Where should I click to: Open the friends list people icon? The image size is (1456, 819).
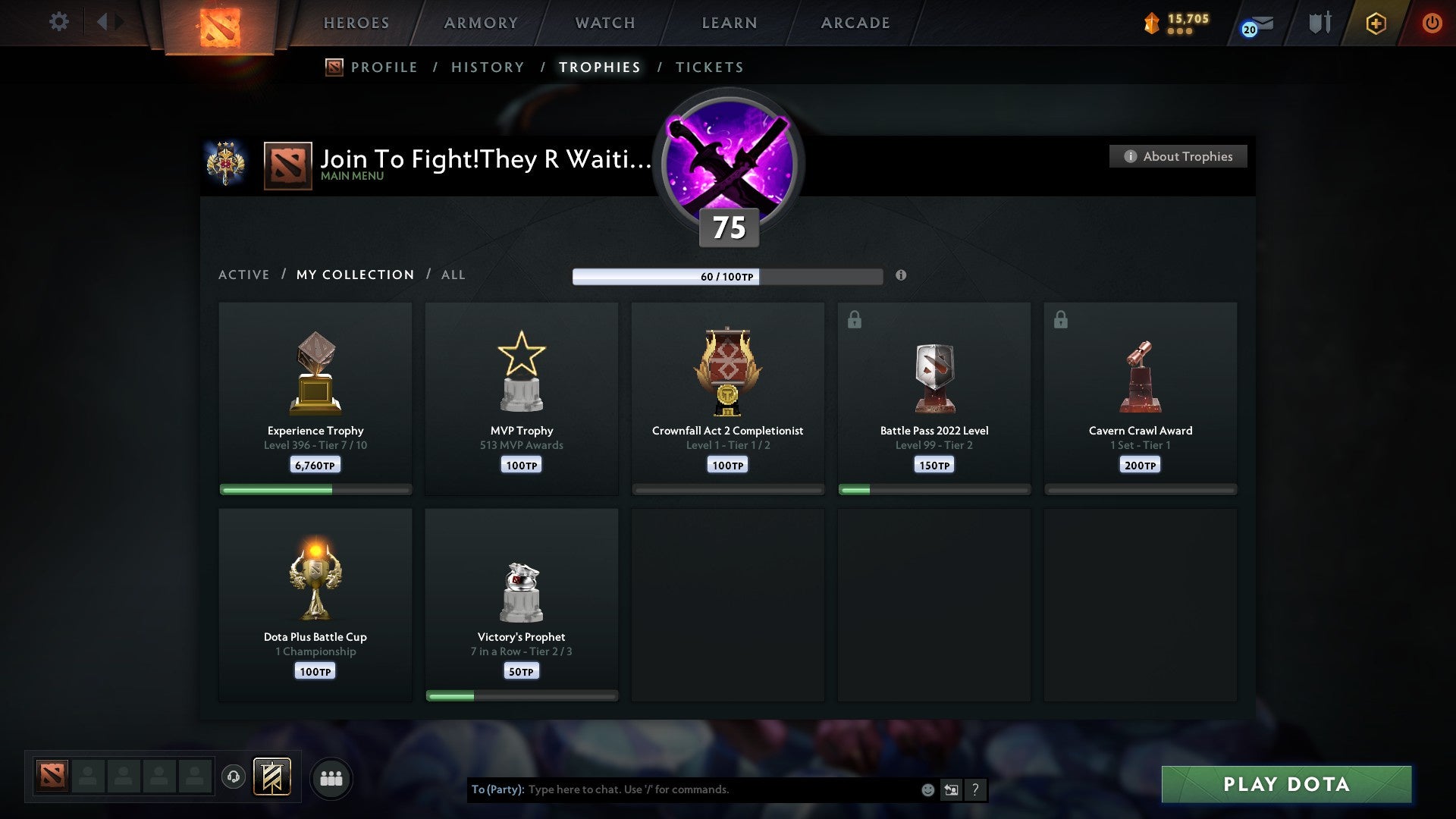(331, 777)
